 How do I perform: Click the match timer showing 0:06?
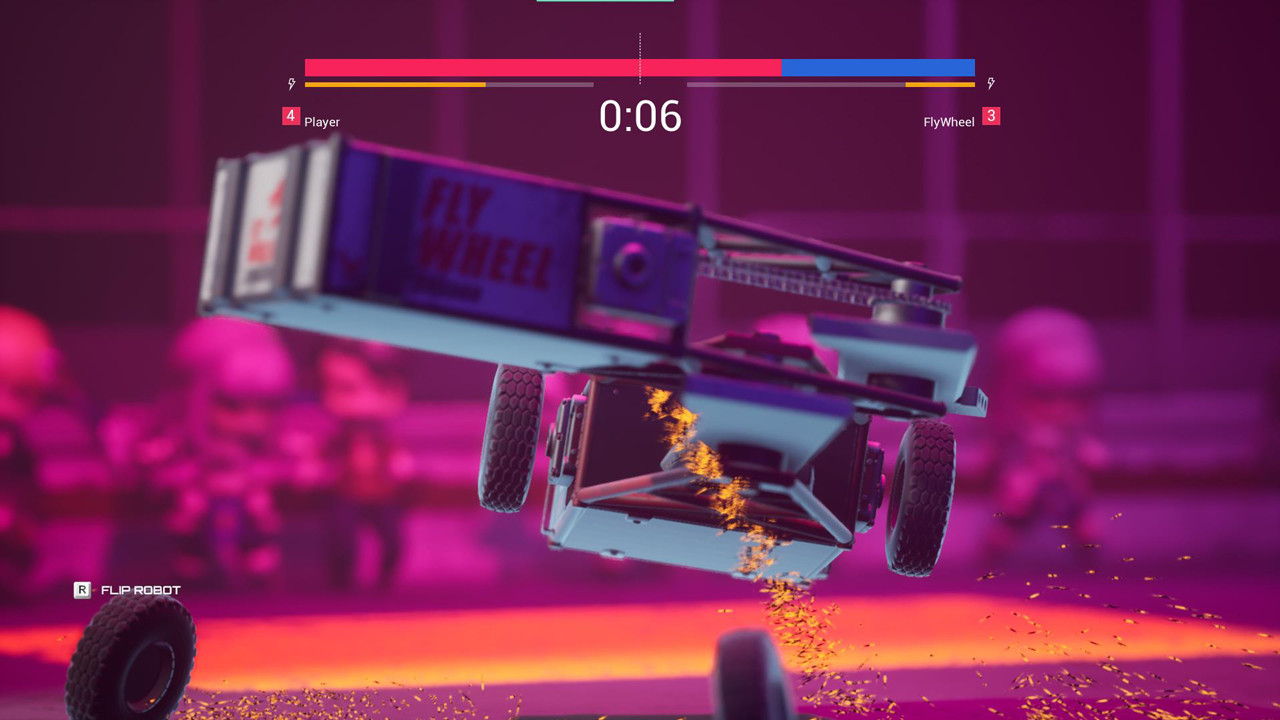point(640,117)
